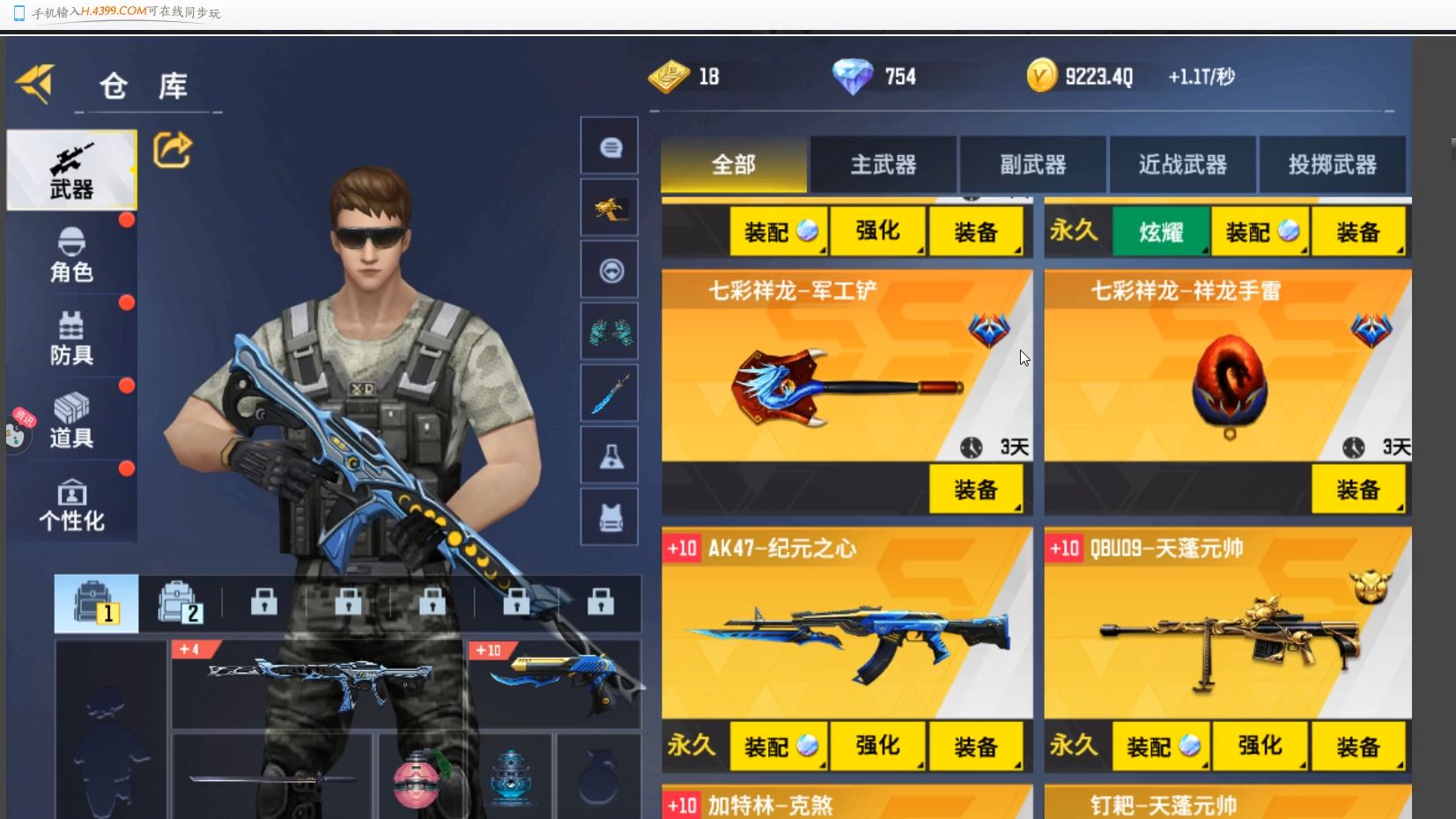Click the flask/potion equipment slot icon
This screenshot has height=819, width=1456.
[610, 454]
